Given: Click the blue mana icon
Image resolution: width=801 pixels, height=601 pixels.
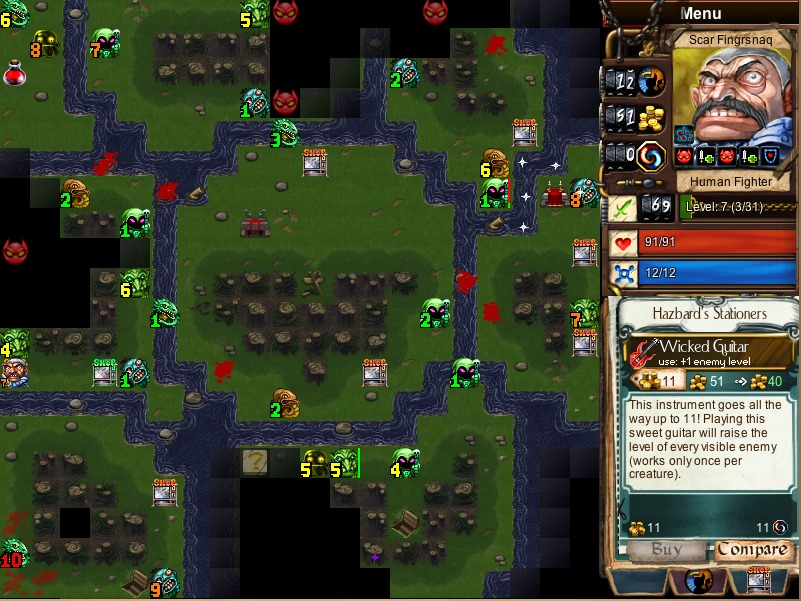Looking at the screenshot, I should pos(625,272).
